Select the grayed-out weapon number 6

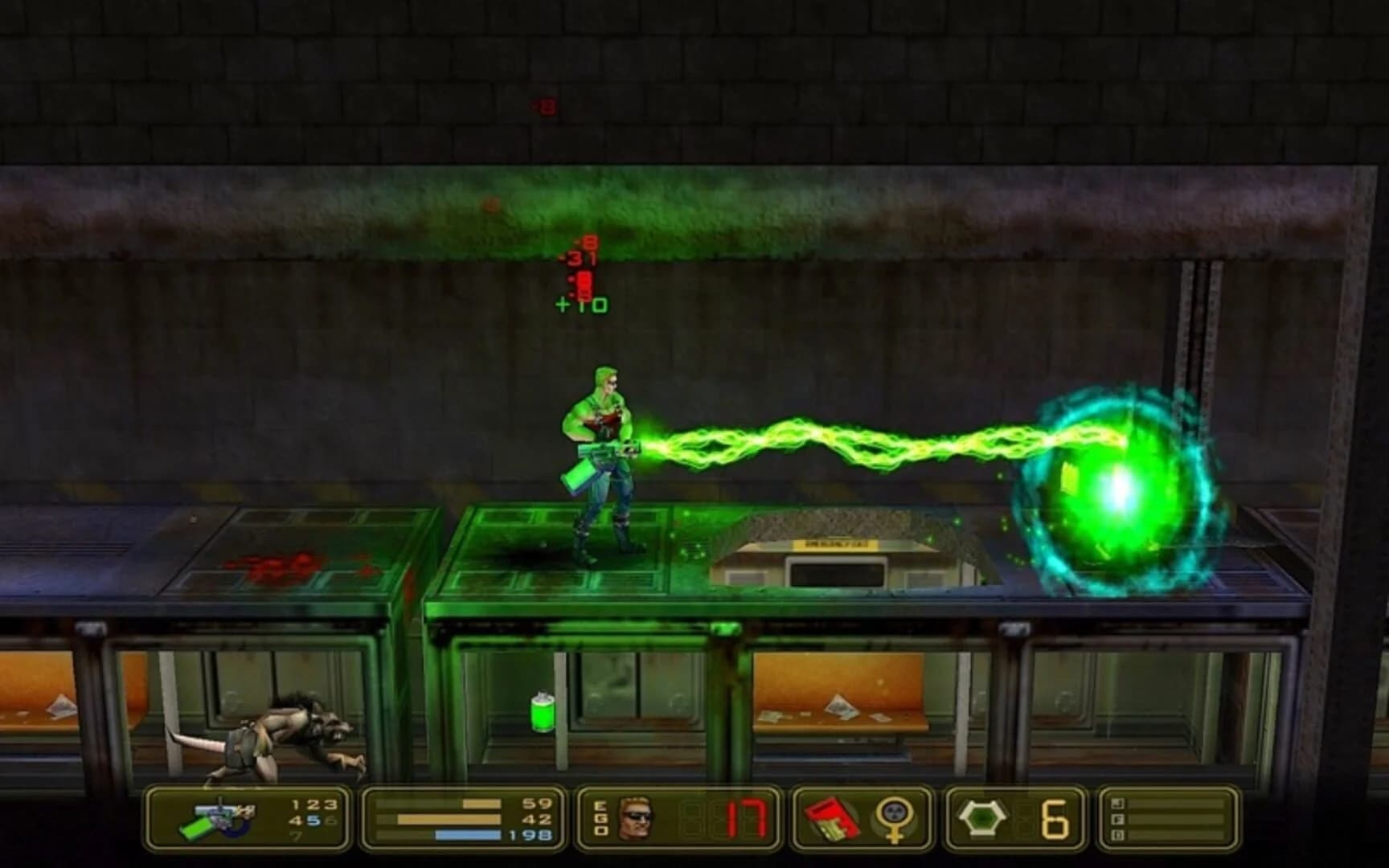pos(330,820)
